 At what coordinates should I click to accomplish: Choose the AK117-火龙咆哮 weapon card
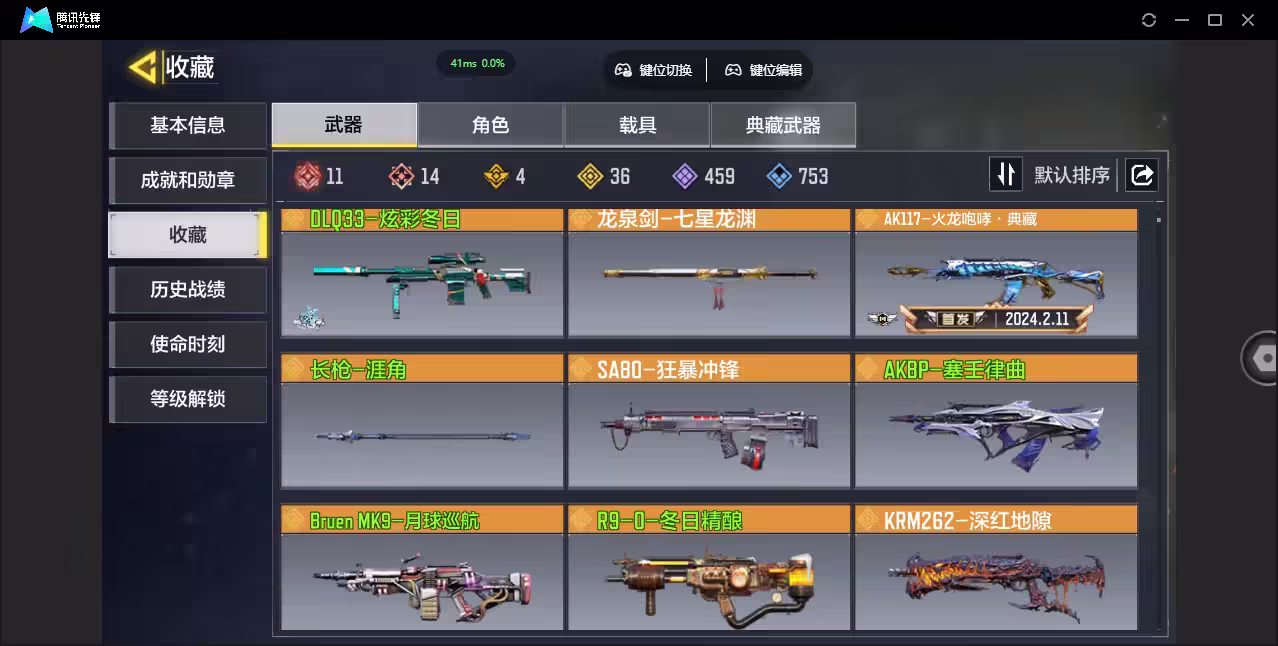996,274
